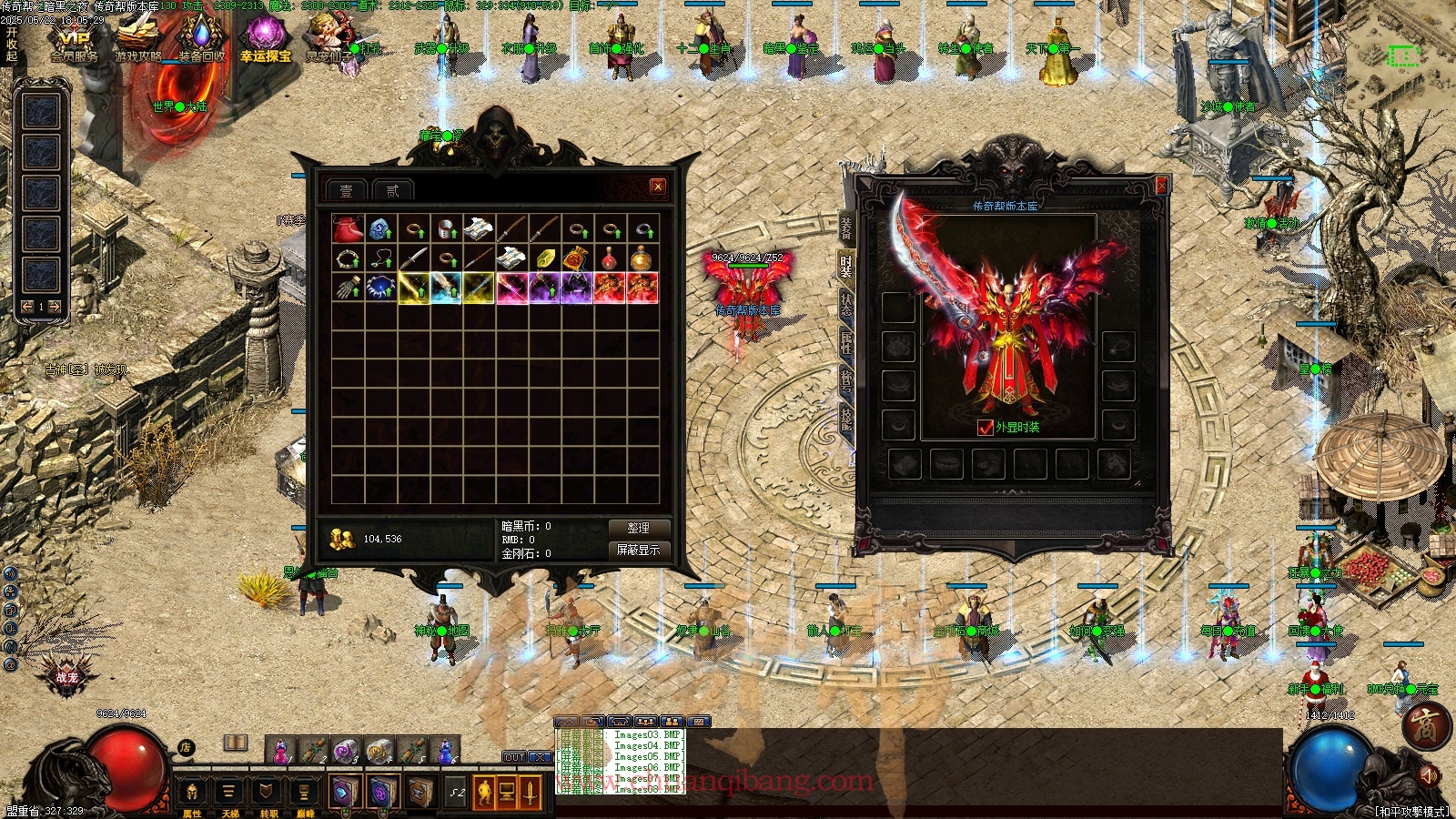
Task: Open the VIP 会员服务 menu
Action: (x=74, y=43)
